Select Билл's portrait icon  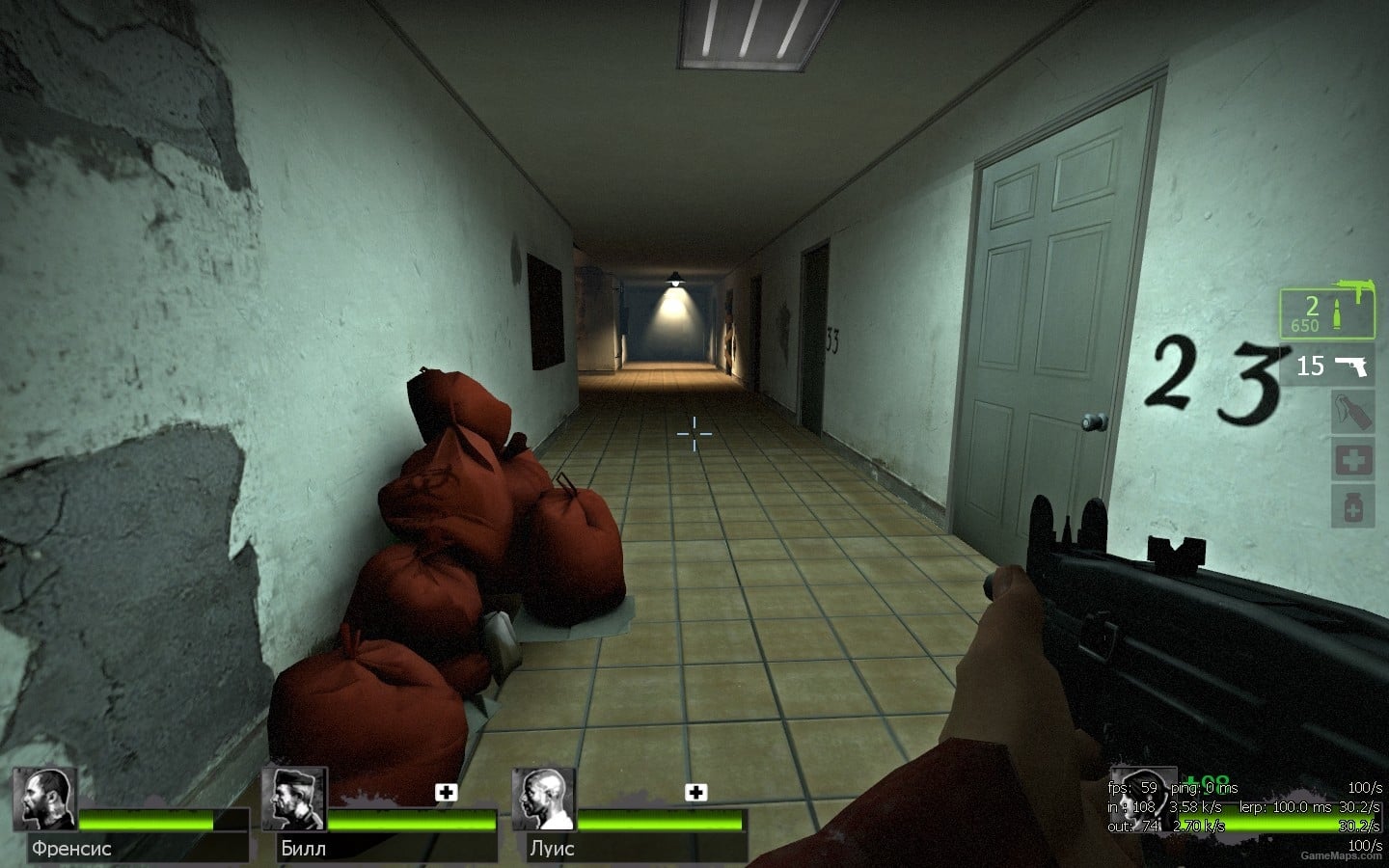point(294,800)
